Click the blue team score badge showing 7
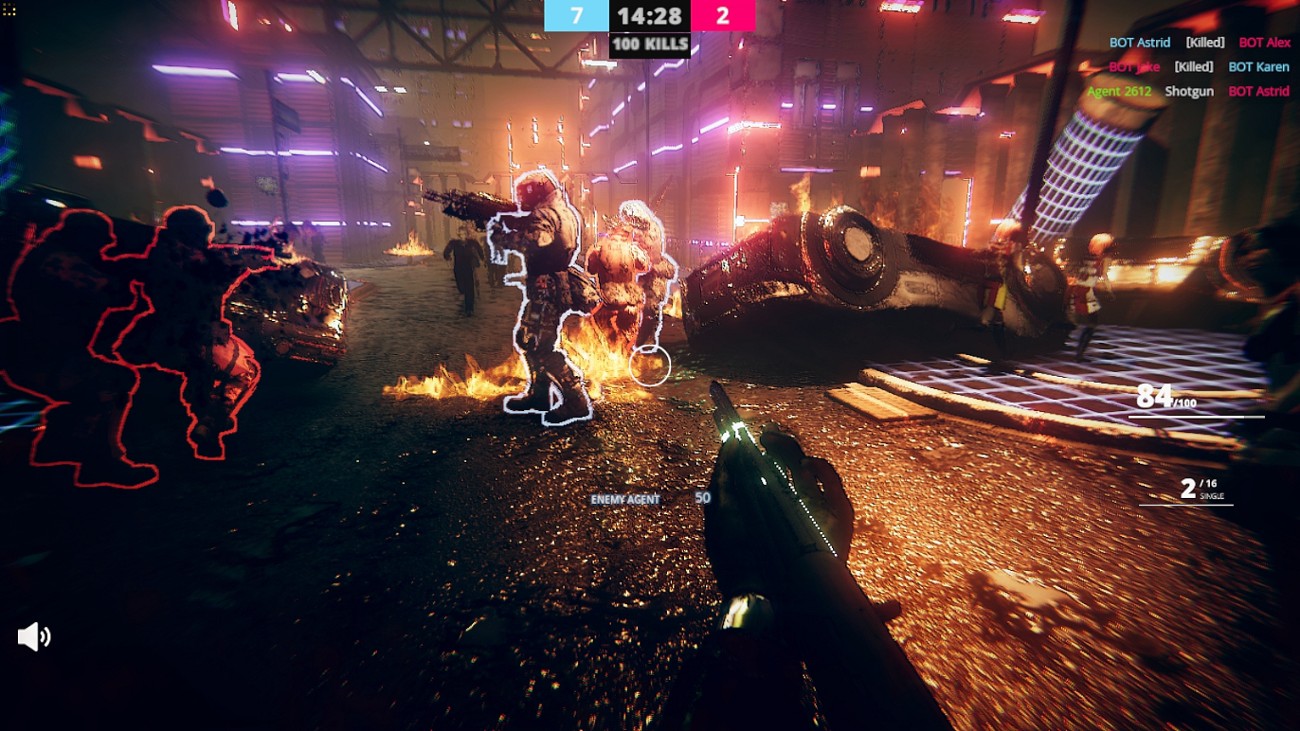This screenshot has width=1300, height=731. point(577,16)
